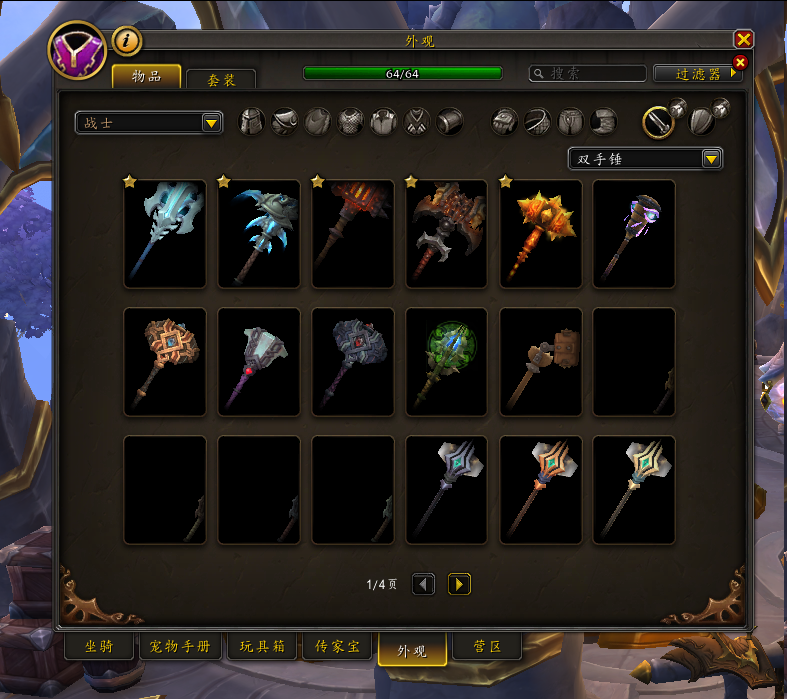Go to the next appearance page

pyautogui.click(x=459, y=584)
